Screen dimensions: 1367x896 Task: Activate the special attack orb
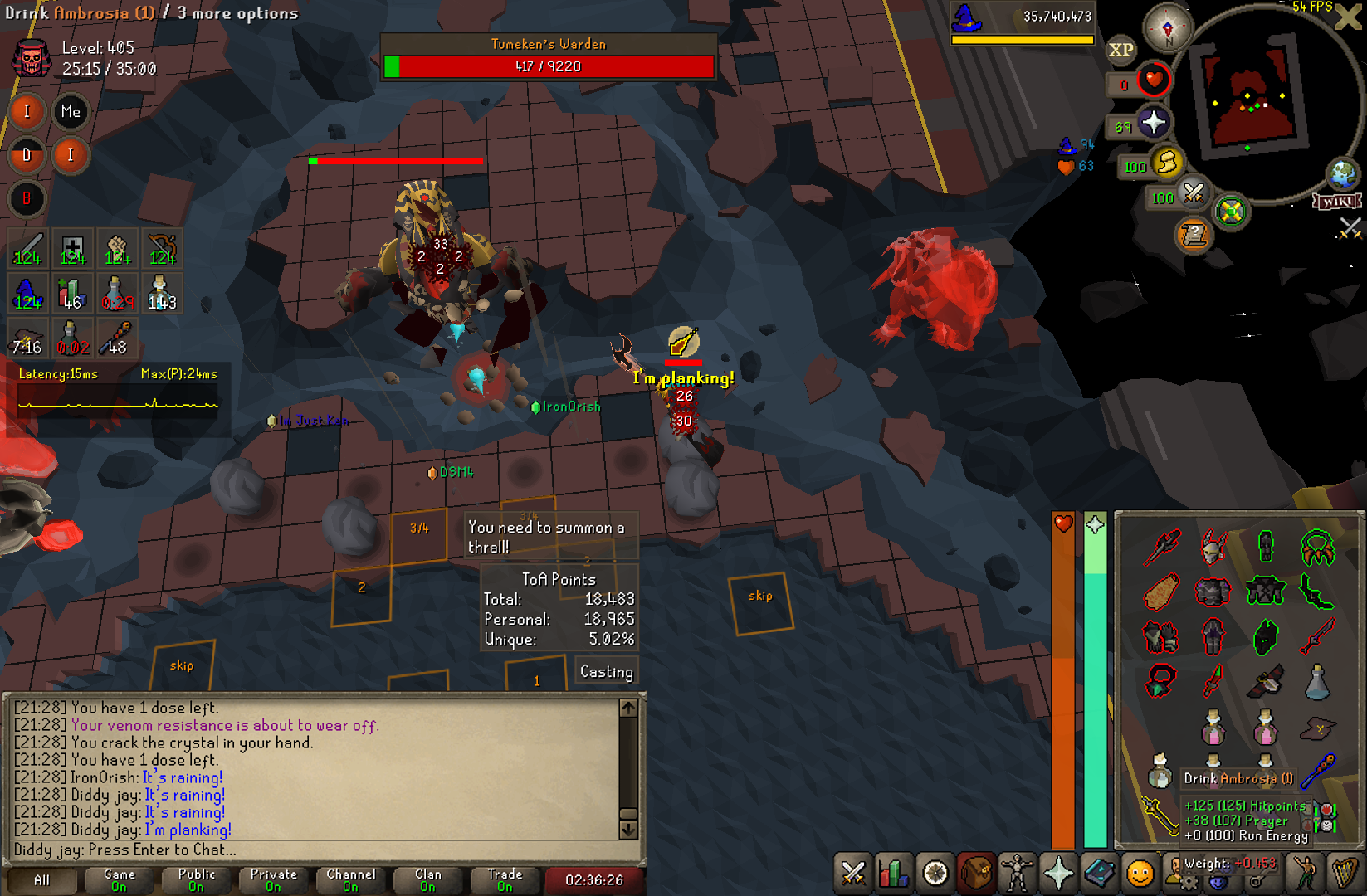[x=1193, y=194]
